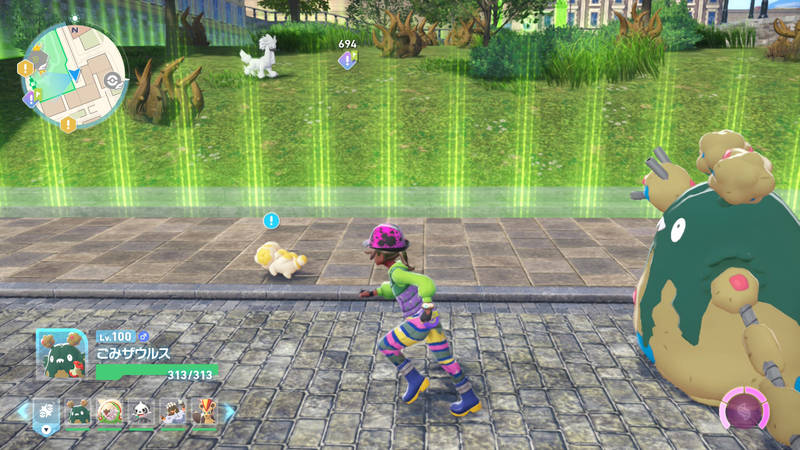Select the fifth party slot Pokémon
The image size is (800, 450).
point(172,411)
